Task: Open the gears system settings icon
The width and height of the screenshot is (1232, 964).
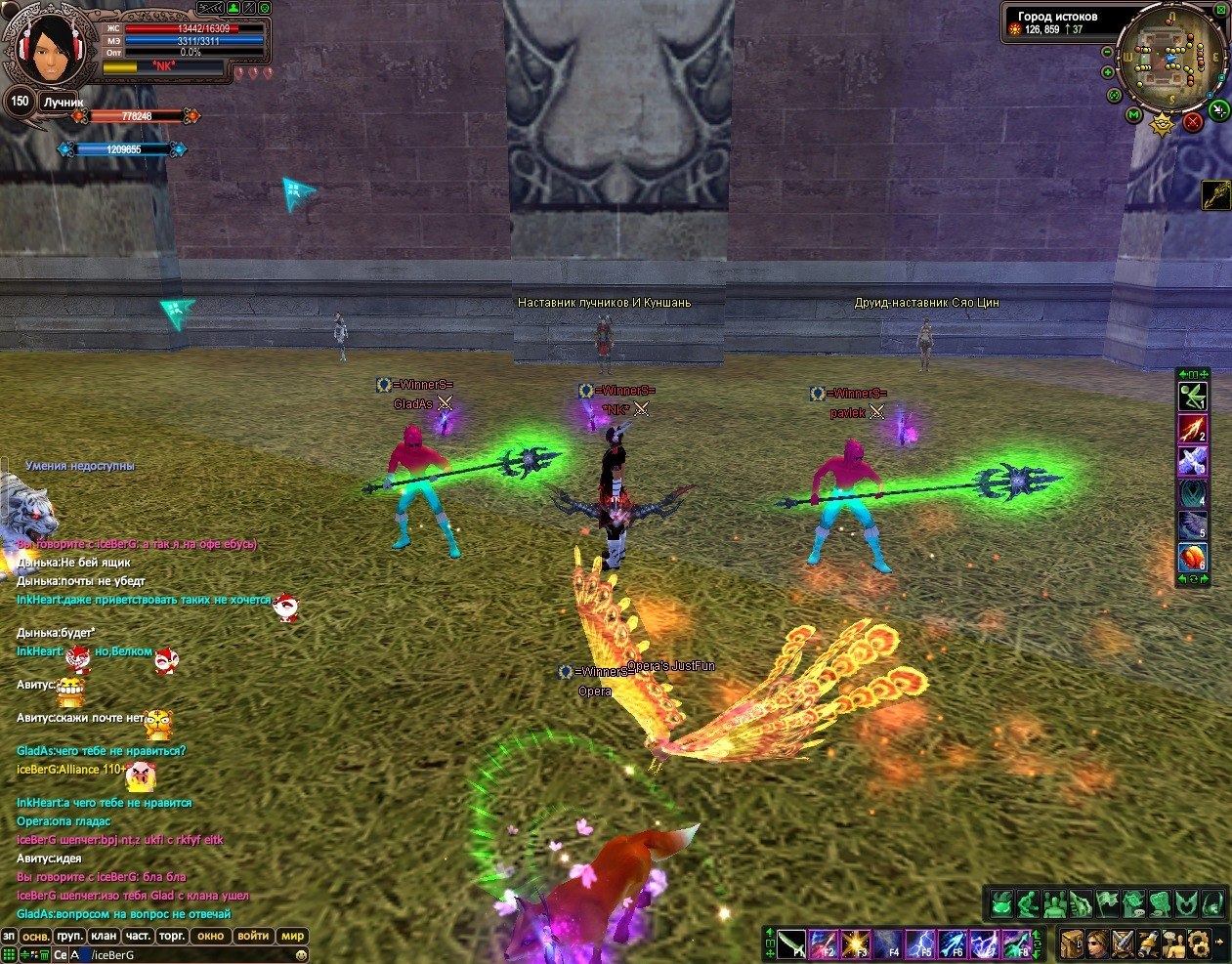Action: pos(1198,943)
